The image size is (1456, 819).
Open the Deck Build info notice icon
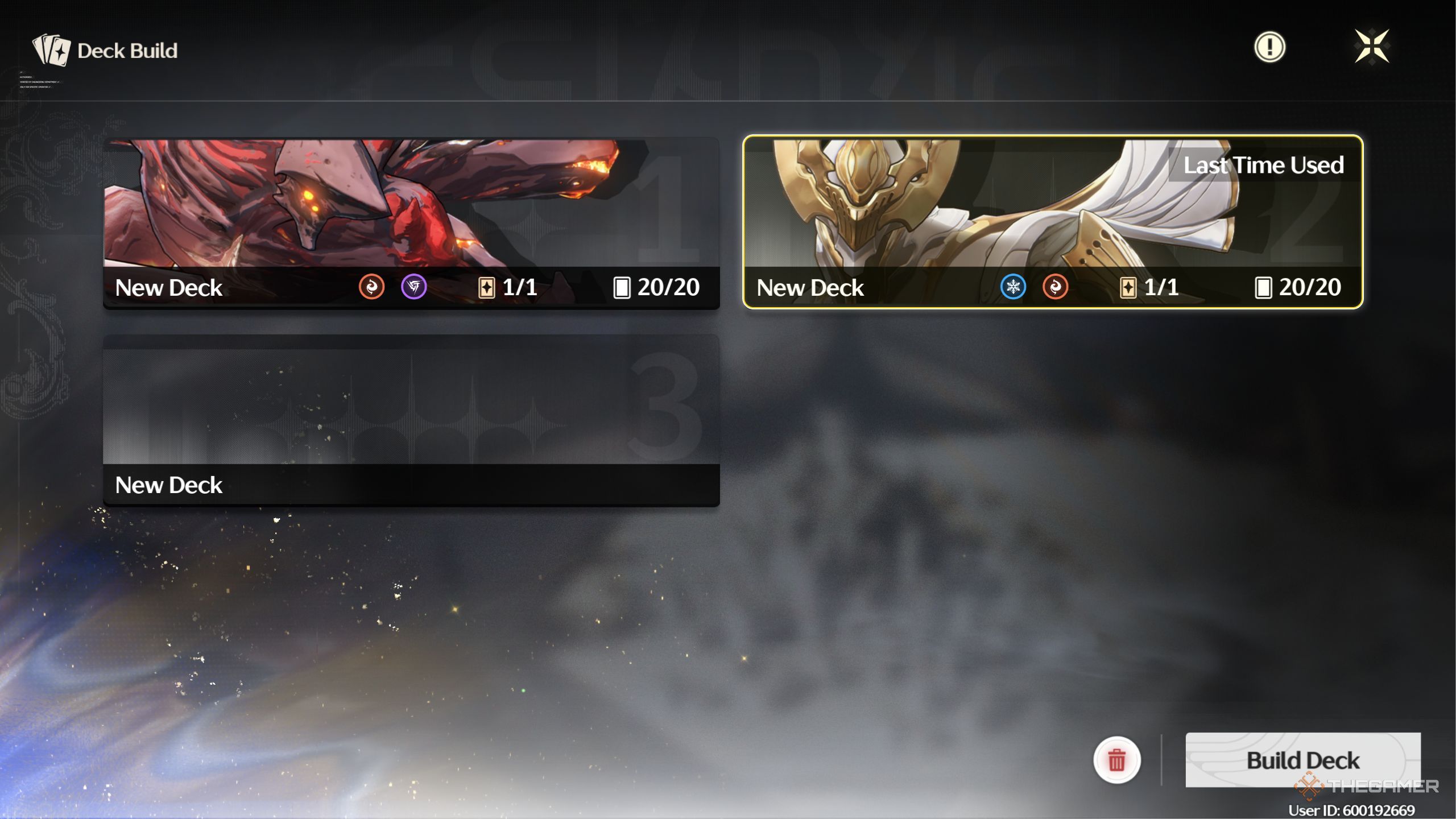pyautogui.click(x=1270, y=48)
